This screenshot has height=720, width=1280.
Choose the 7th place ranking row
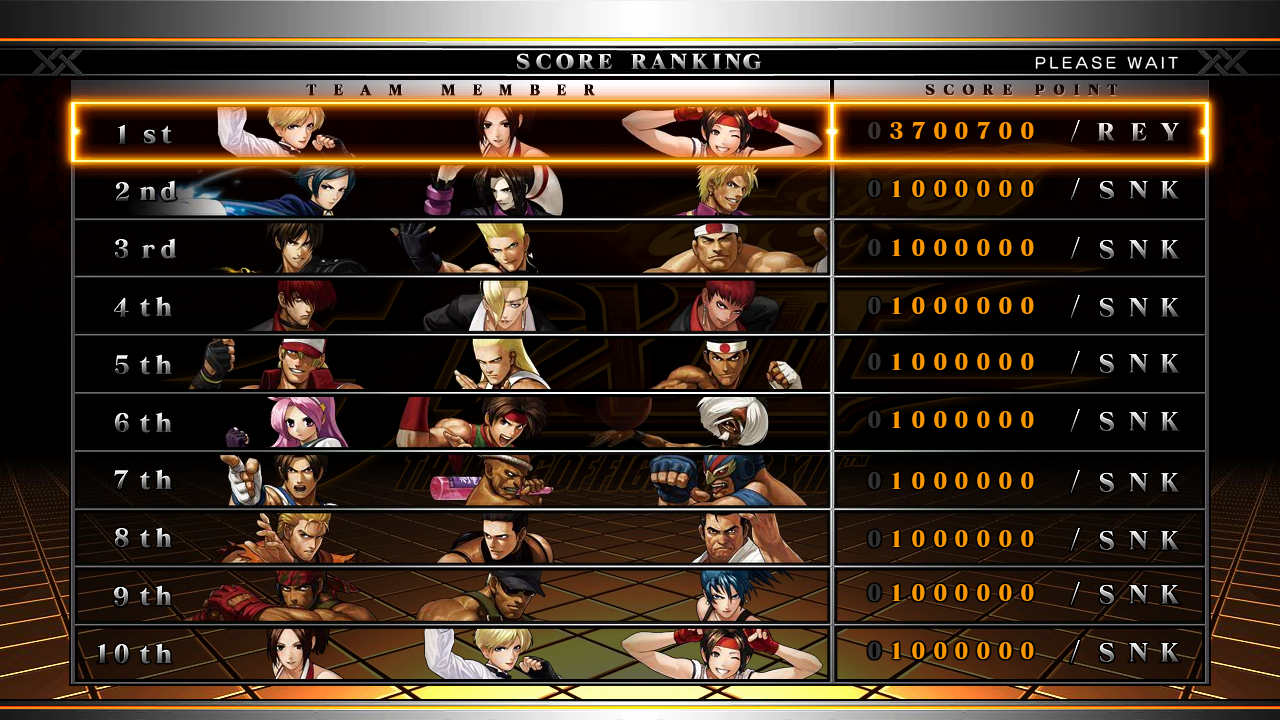(x=640, y=479)
